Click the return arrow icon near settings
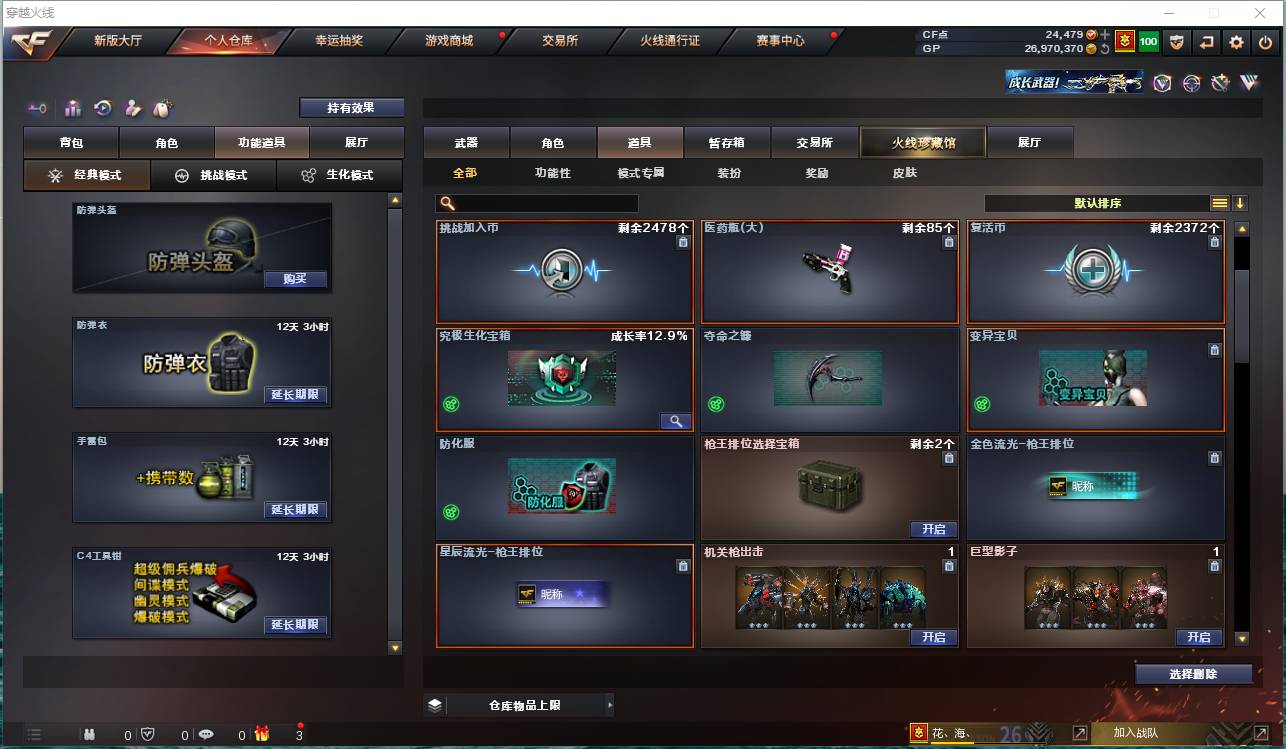Viewport: 1286px width, 749px height. tap(1206, 42)
